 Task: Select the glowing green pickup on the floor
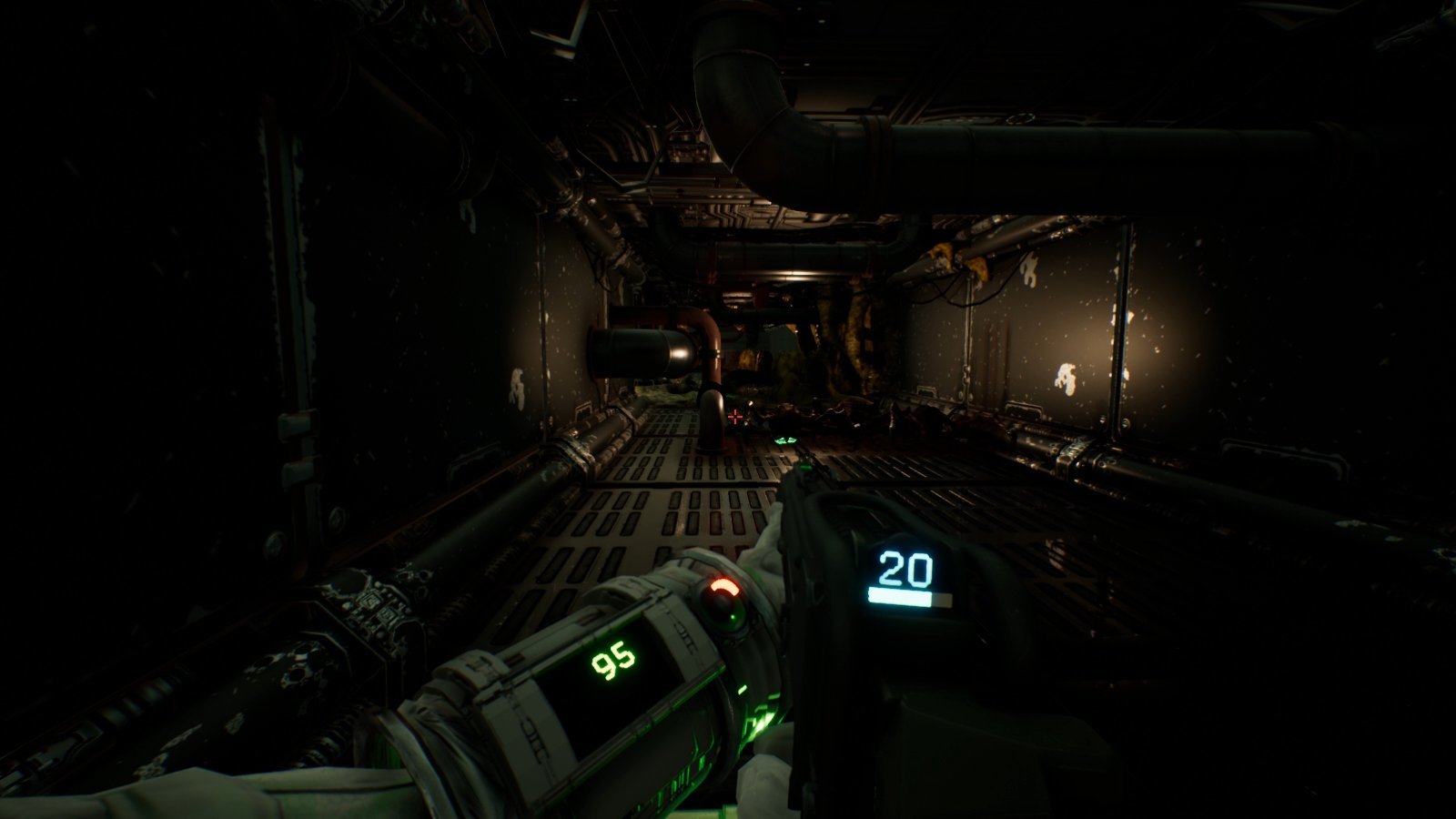point(785,440)
